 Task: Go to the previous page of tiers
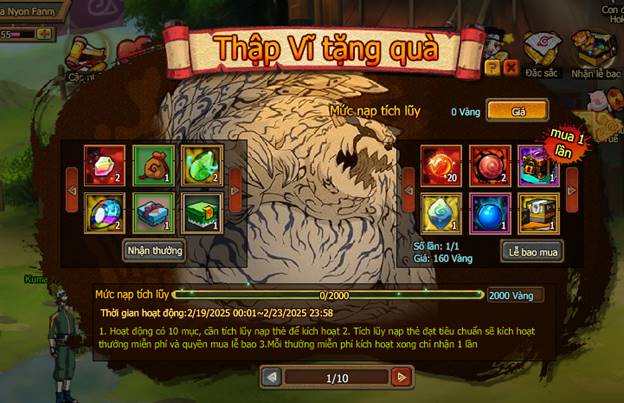[270, 377]
